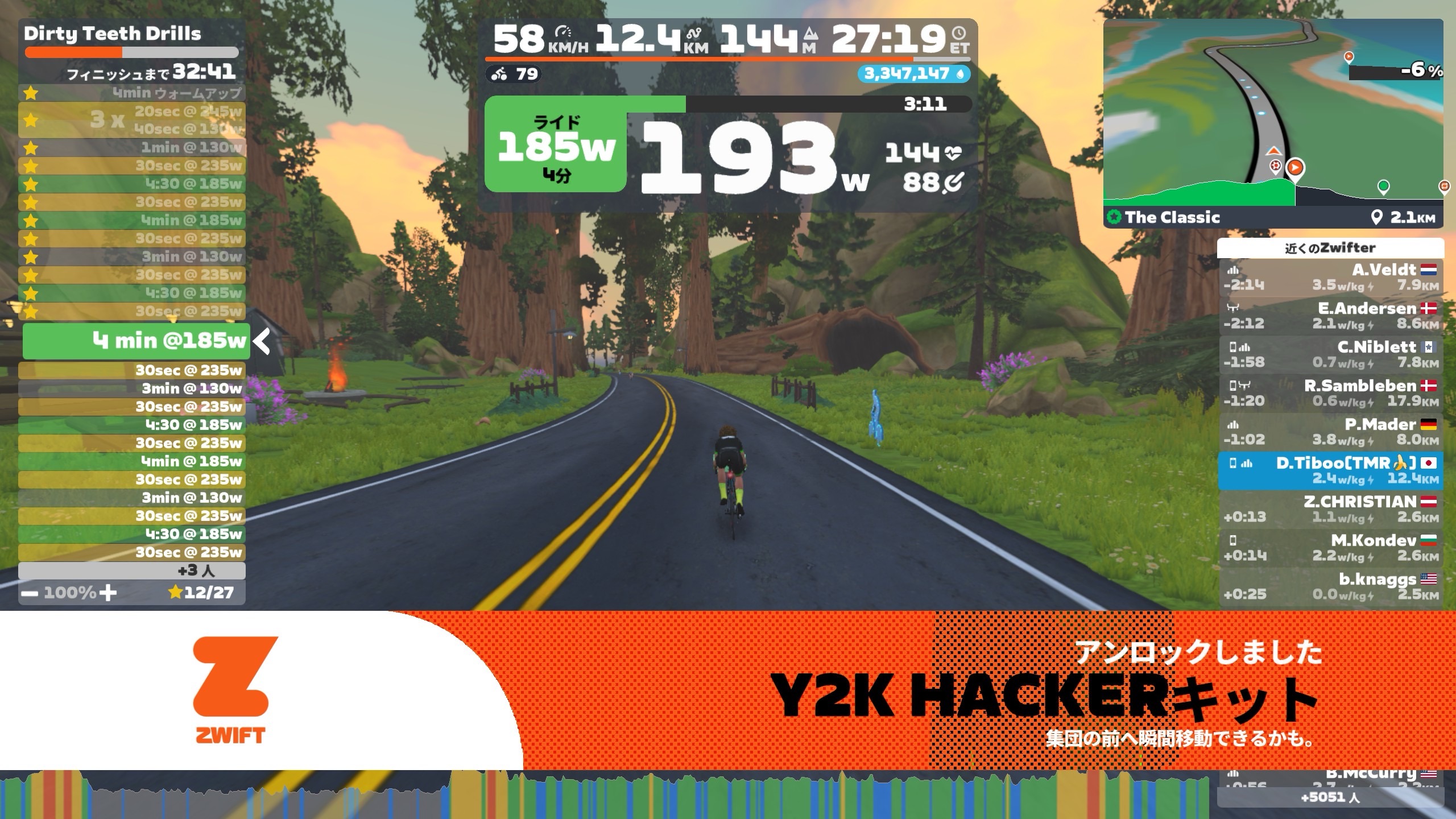1456x819 pixels.
Task: Expand the +5051 more riders row
Action: [1330, 797]
